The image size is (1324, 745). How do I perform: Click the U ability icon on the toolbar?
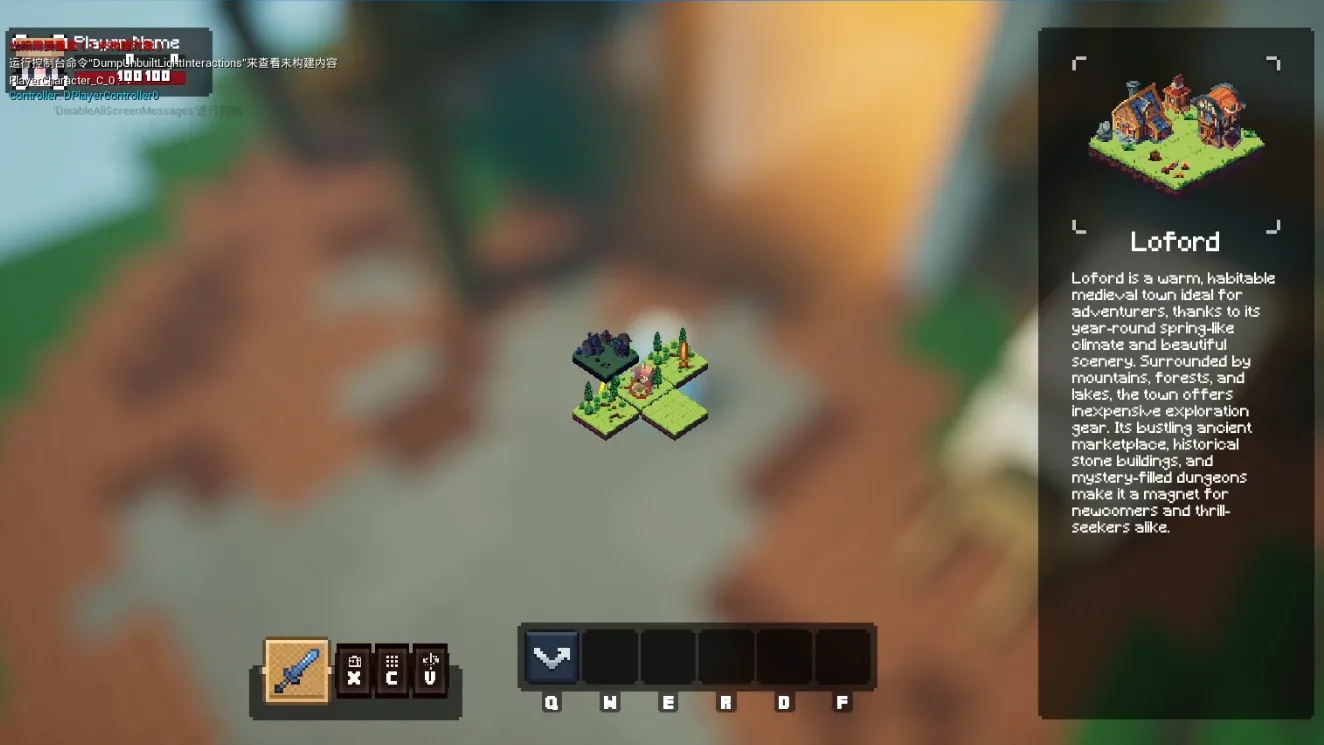point(430,671)
